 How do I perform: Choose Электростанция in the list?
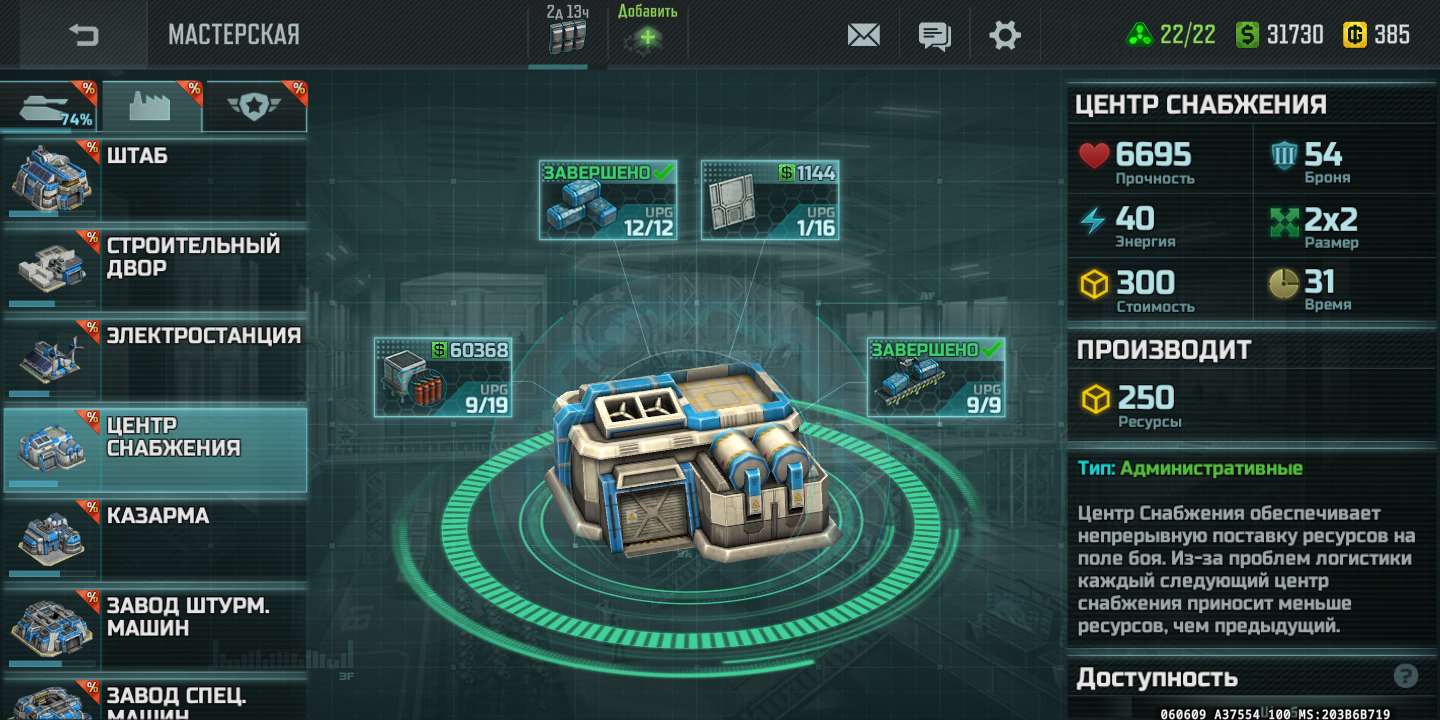pyautogui.click(x=154, y=358)
